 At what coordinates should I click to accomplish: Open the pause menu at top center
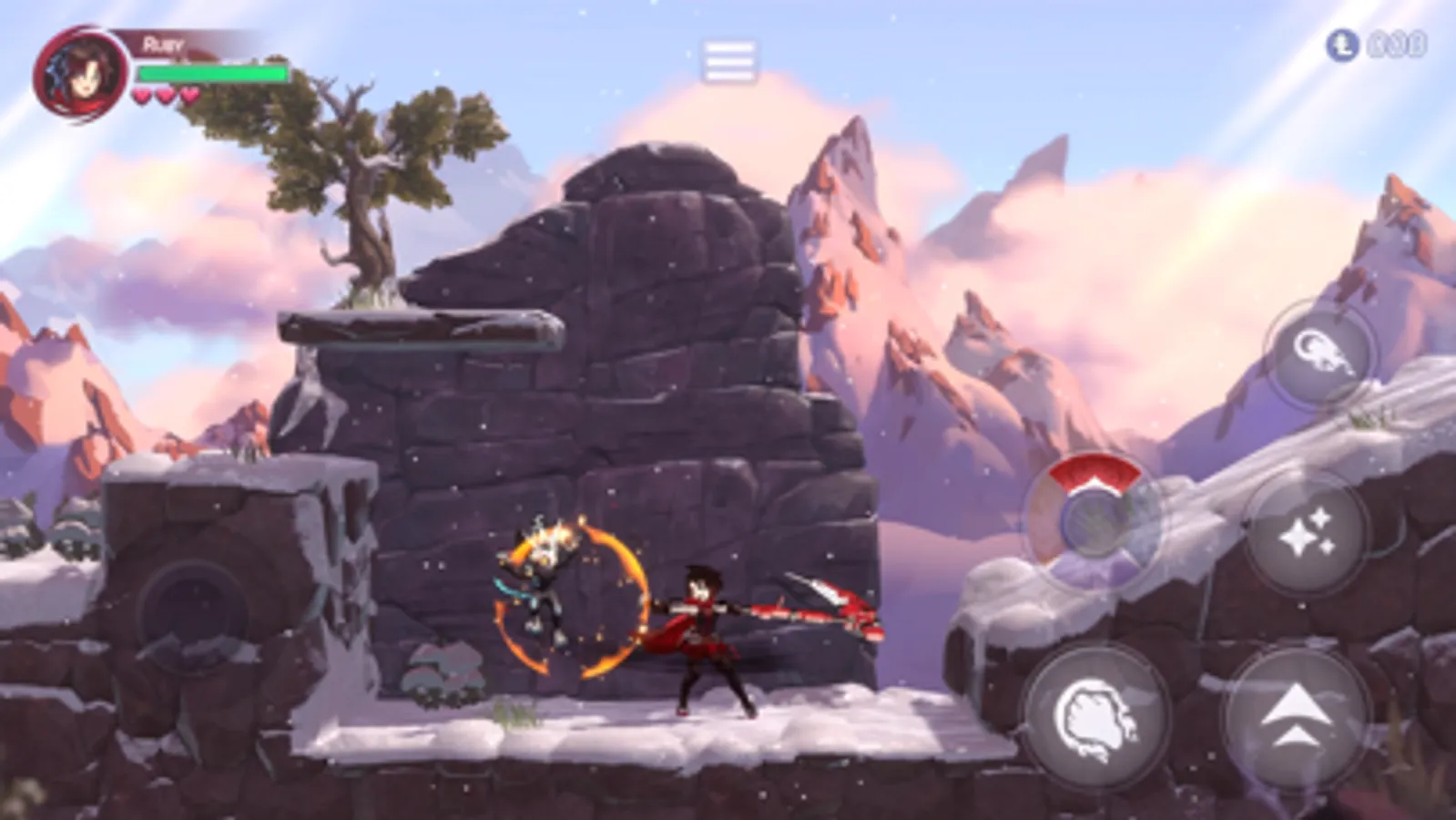(x=728, y=57)
